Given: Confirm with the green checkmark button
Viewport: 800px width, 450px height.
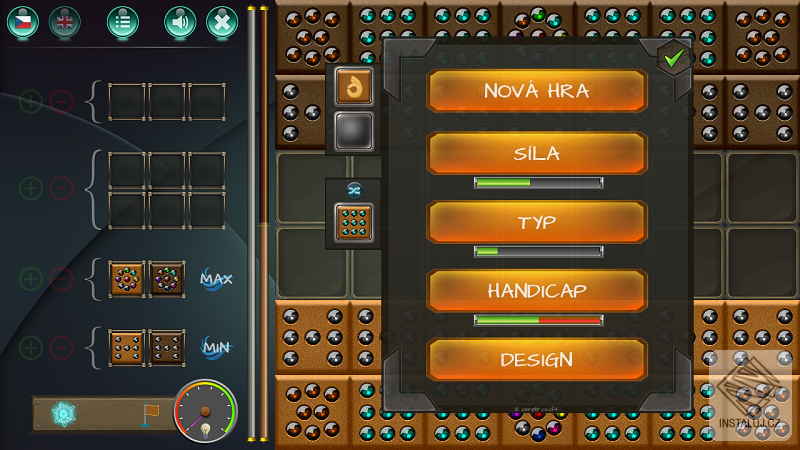Looking at the screenshot, I should [675, 59].
